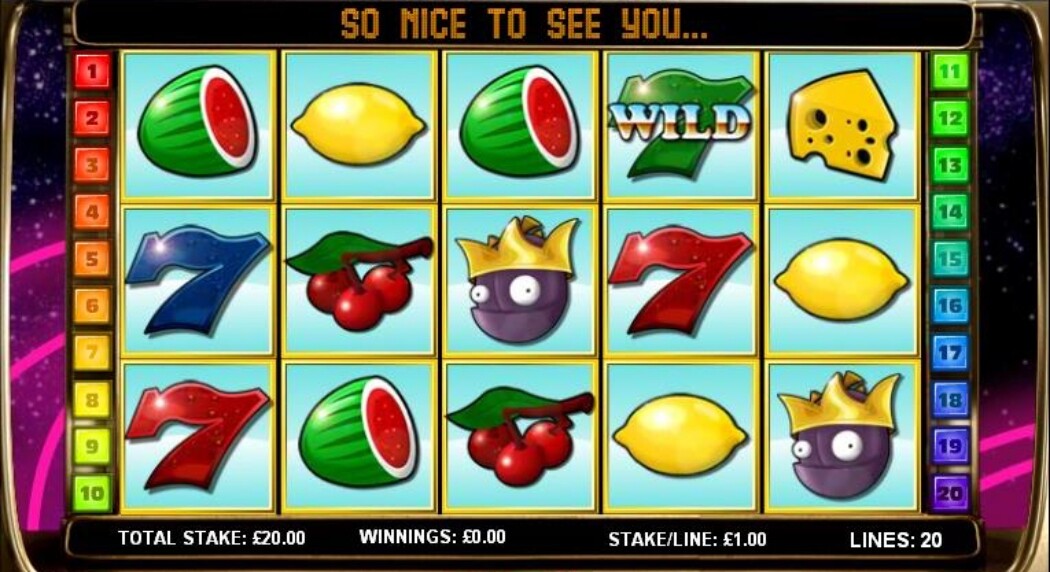The image size is (1050, 572).
Task: Choose the payline 2 marker
Action: coord(91,118)
